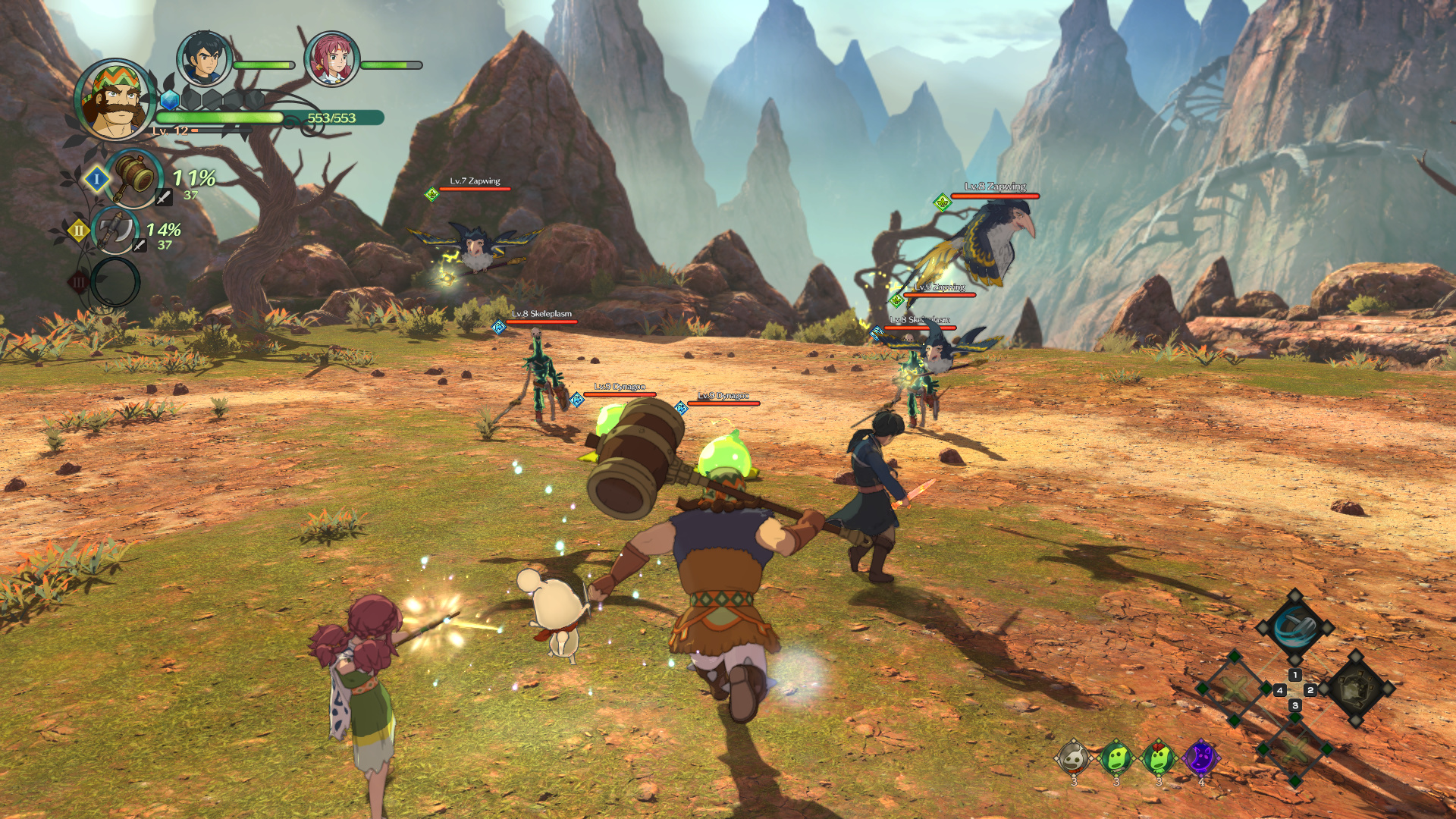
Task: Select the empty weapon slot III
Action: [115, 282]
